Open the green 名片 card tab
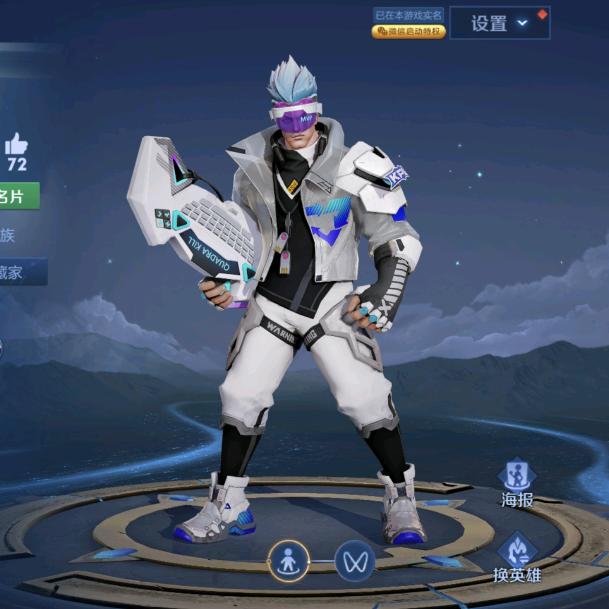The width and height of the screenshot is (609, 609). click(17, 196)
